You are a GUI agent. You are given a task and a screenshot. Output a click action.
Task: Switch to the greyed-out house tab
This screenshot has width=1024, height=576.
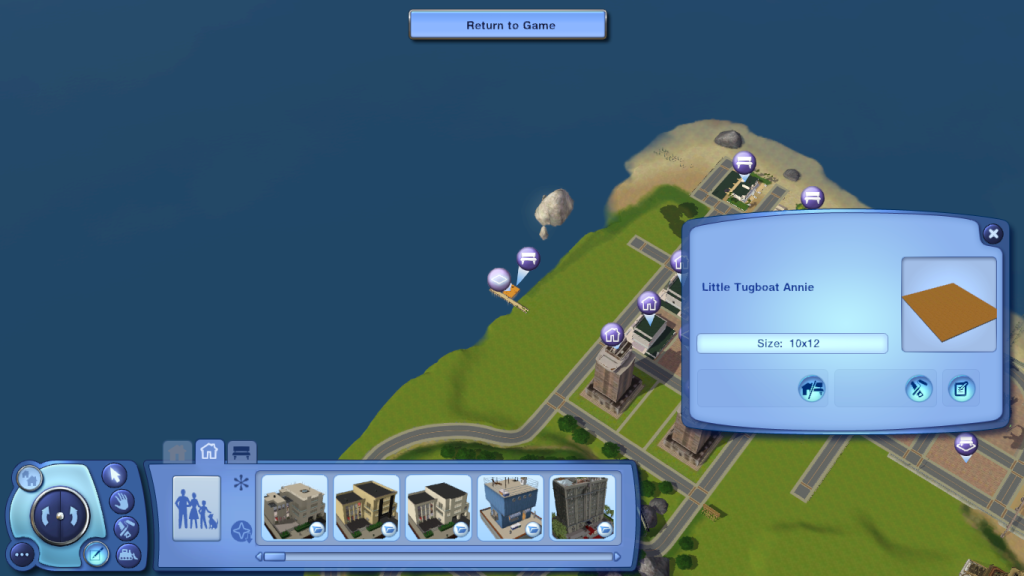click(x=177, y=452)
